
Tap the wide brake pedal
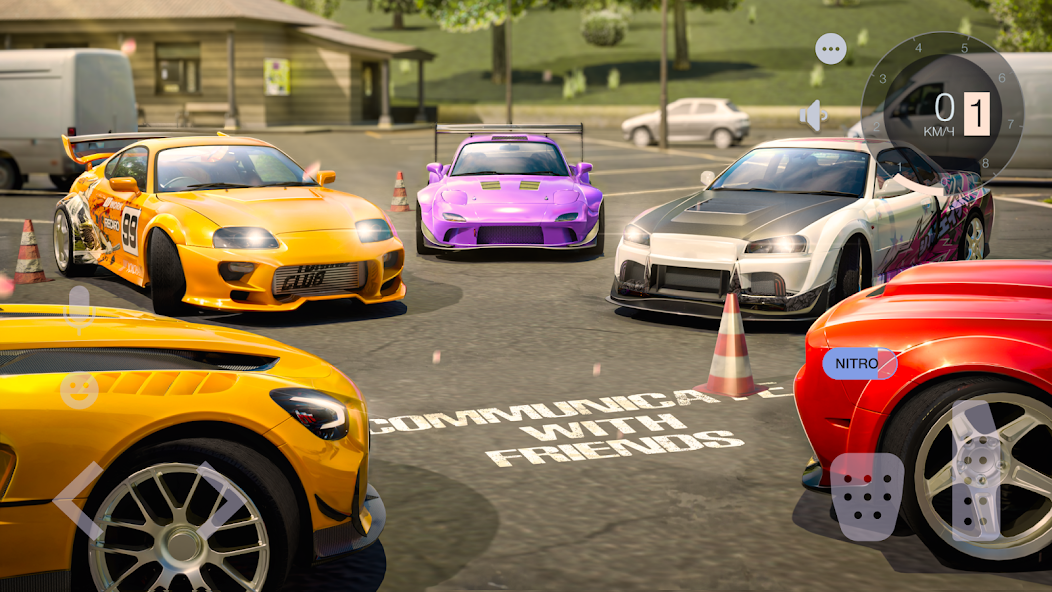(x=866, y=496)
